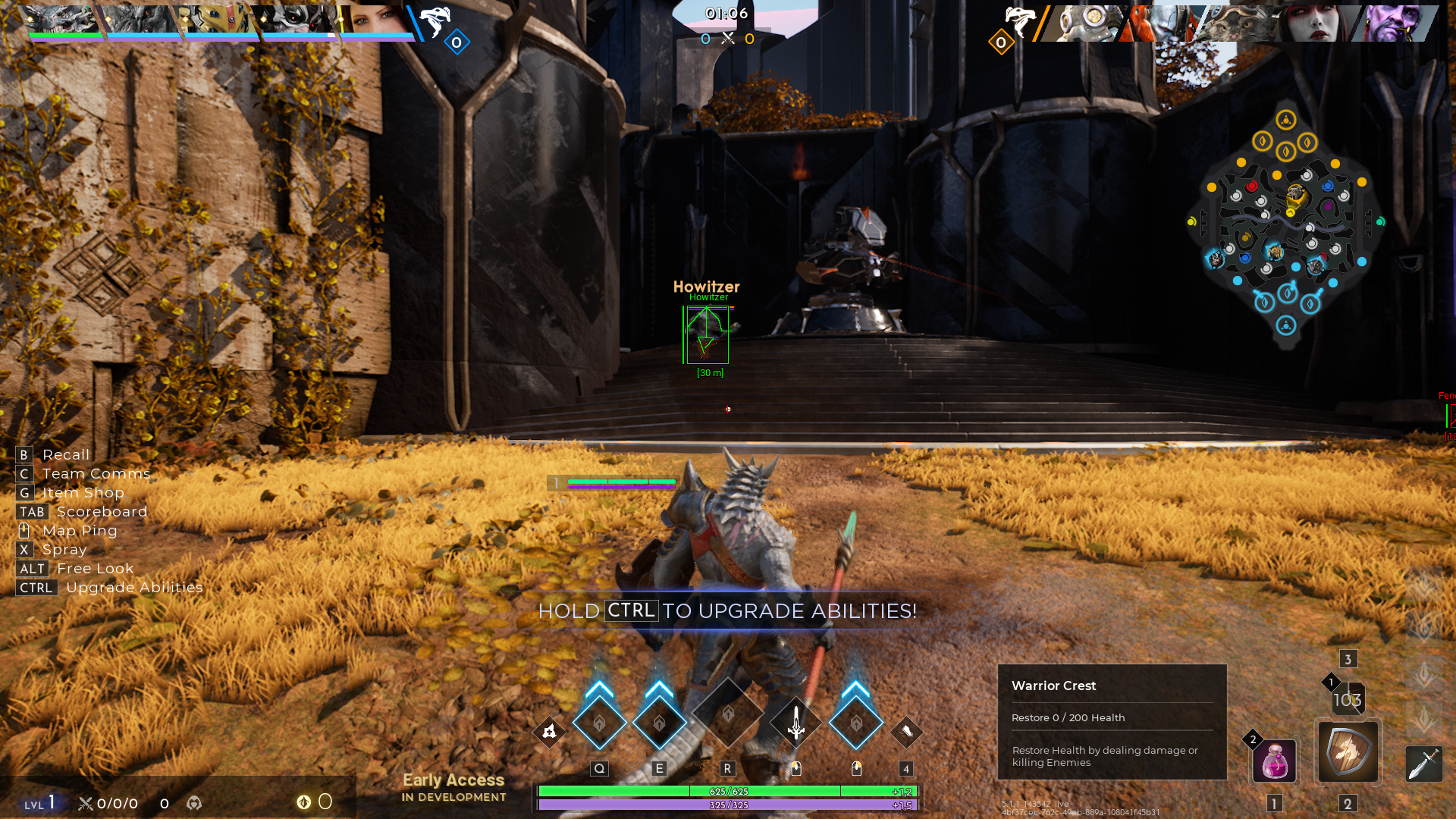
Task: Click the blue team dragon emblem
Action: point(435,21)
